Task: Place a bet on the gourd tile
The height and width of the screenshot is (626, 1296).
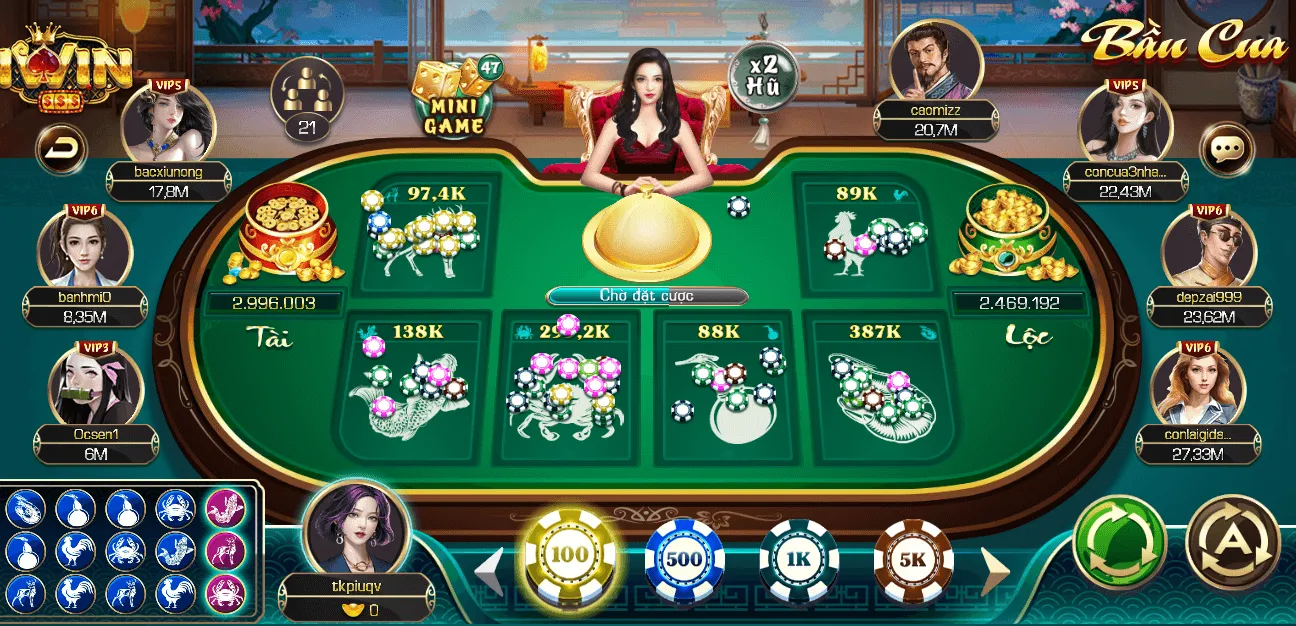Action: (726, 385)
